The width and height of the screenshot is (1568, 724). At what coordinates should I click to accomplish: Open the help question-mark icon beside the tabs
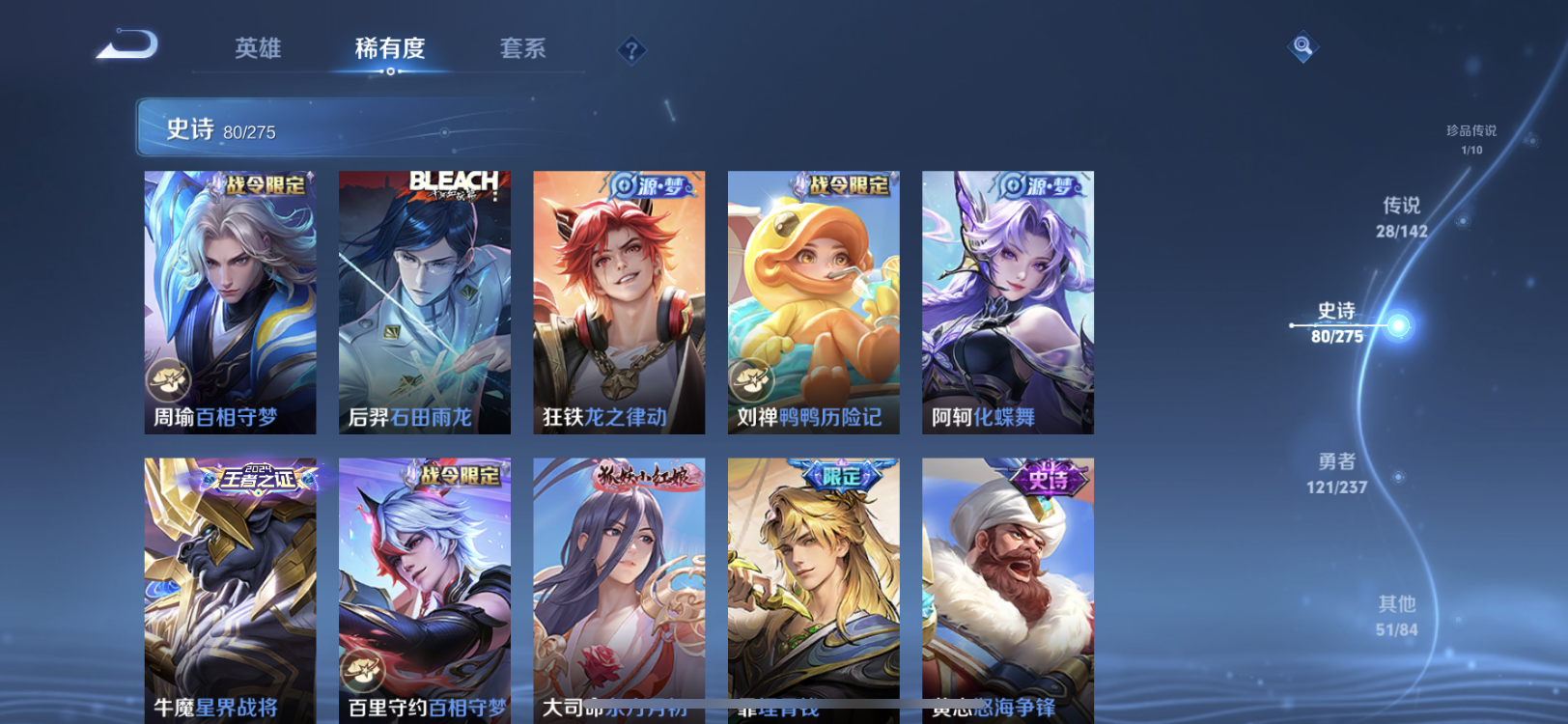click(x=631, y=49)
